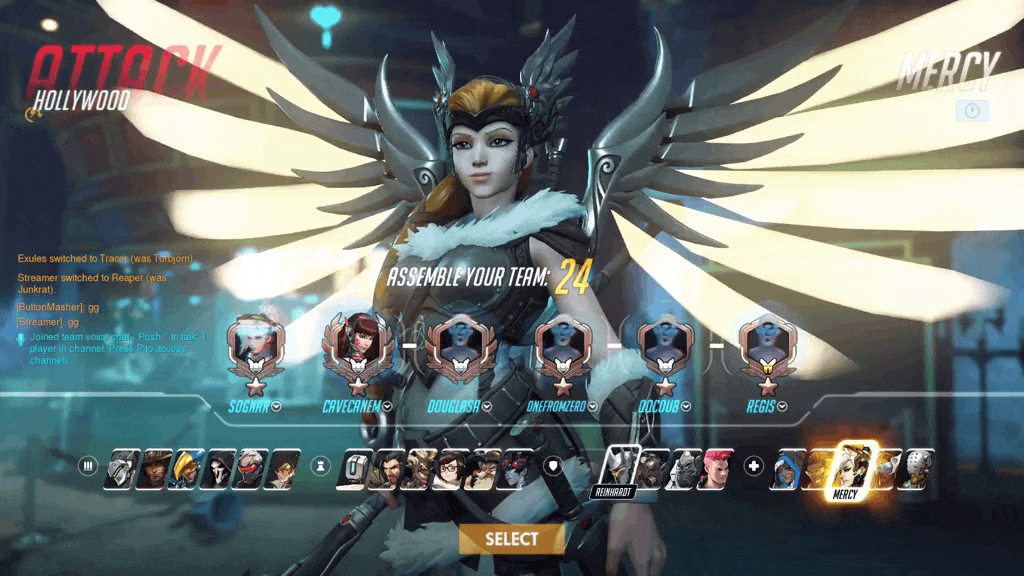1024x576 pixels.
Task: Select the Reaper hero portrait
Action: 219,468
